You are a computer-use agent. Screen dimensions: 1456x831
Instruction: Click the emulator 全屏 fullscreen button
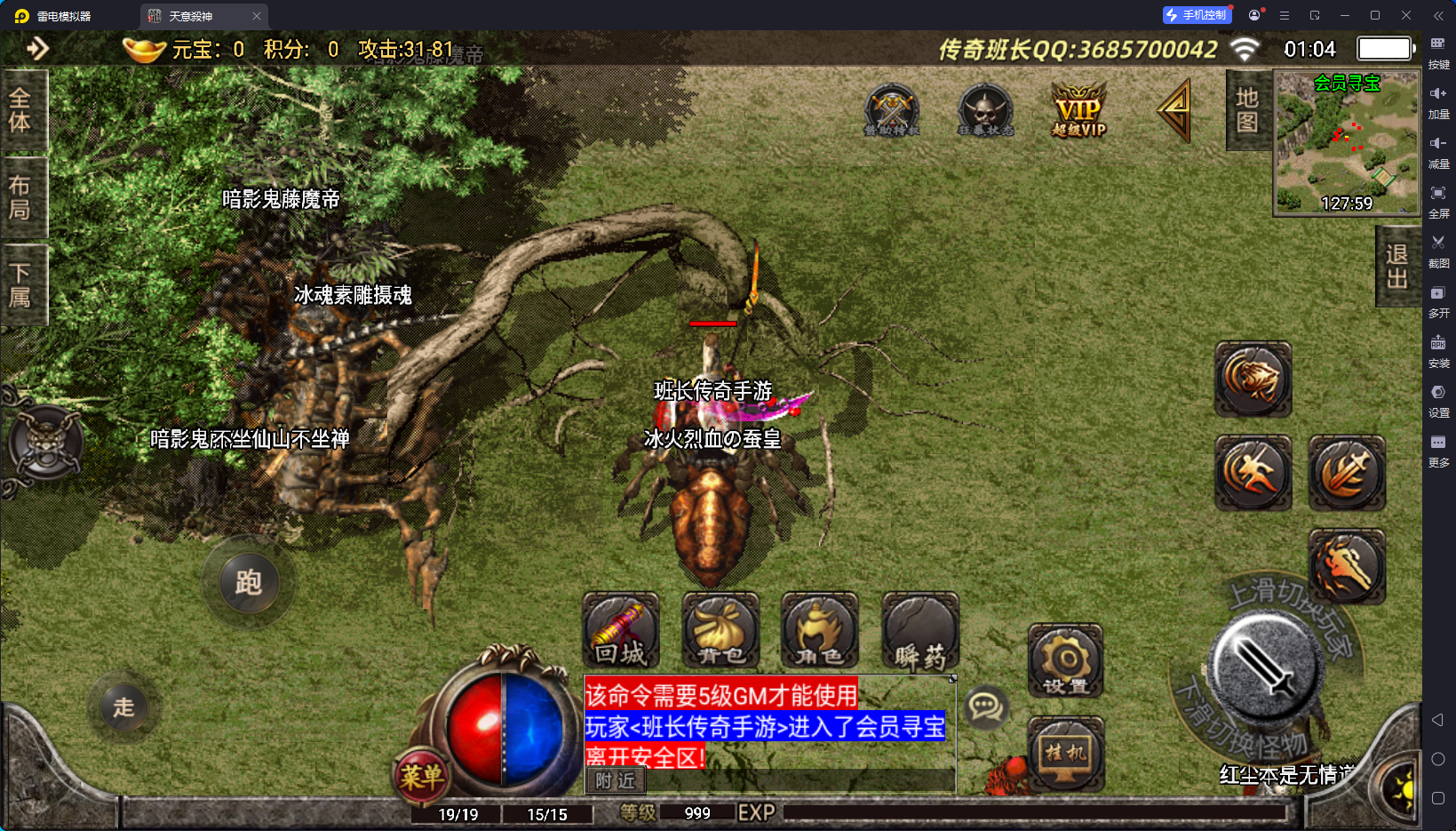point(1438,199)
